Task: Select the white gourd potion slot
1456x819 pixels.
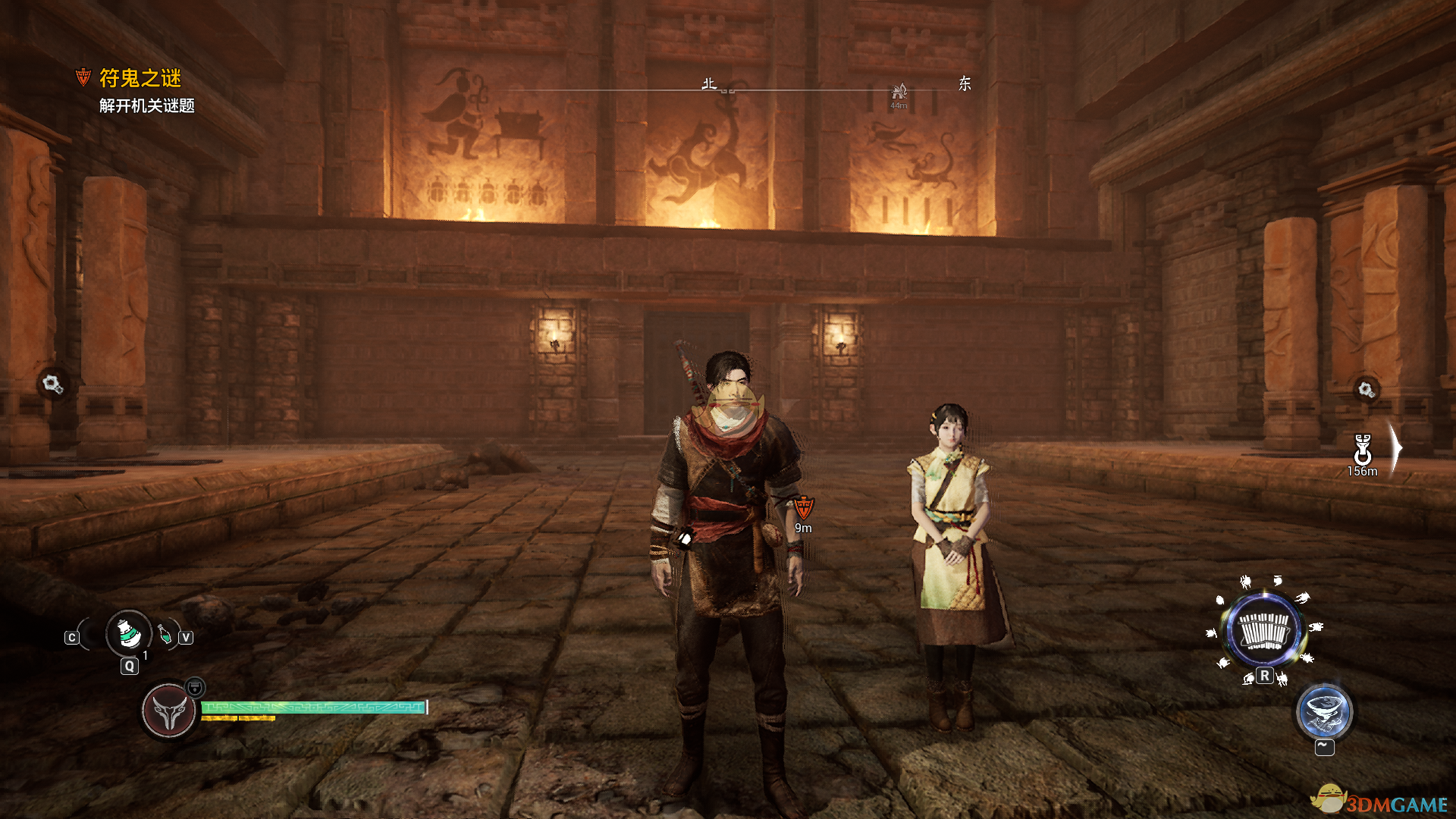Action: pos(129,633)
